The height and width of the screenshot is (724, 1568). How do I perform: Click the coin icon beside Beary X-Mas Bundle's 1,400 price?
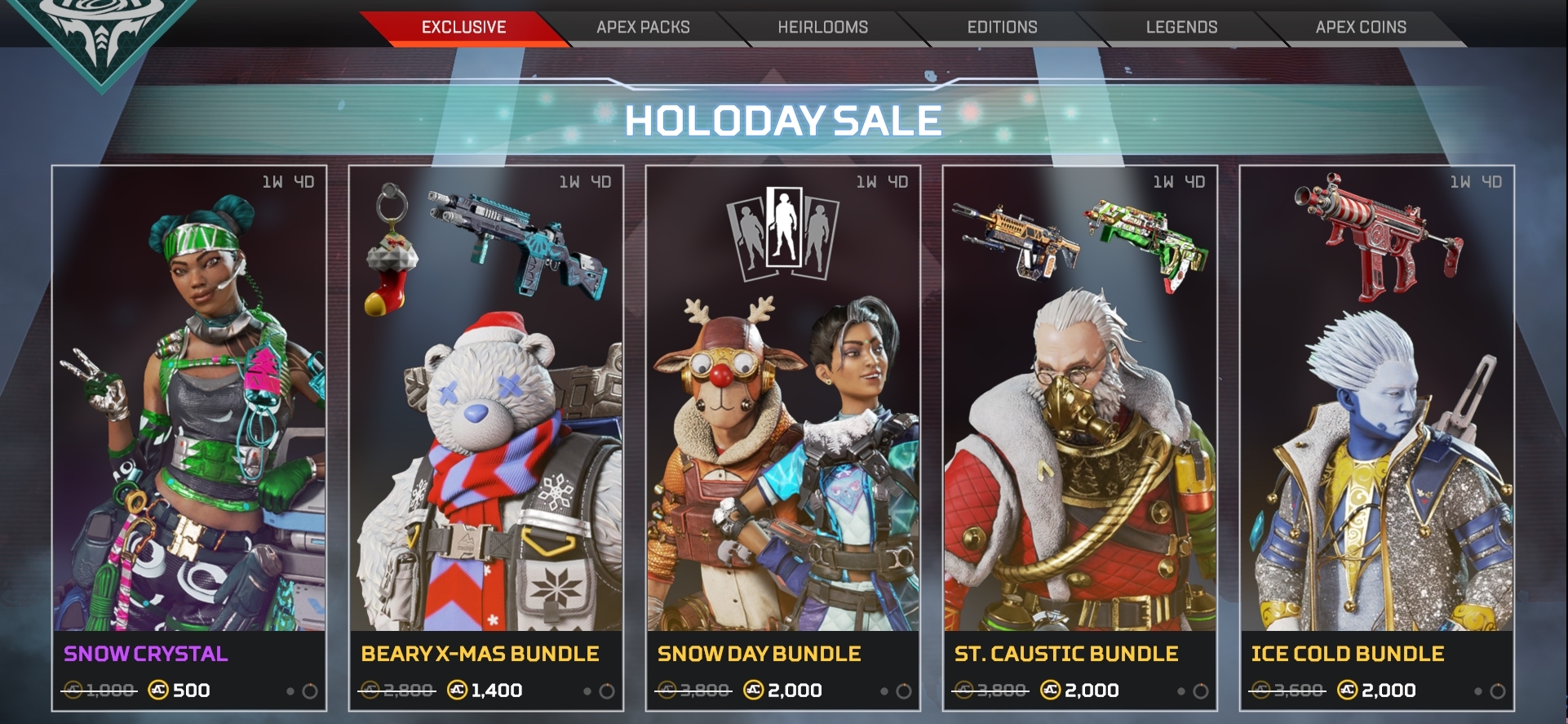457,690
